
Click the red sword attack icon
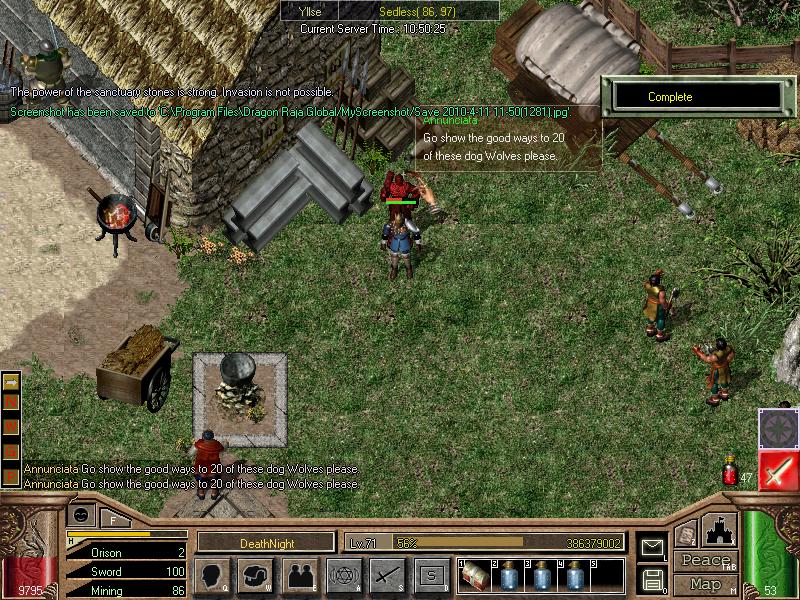coord(776,471)
